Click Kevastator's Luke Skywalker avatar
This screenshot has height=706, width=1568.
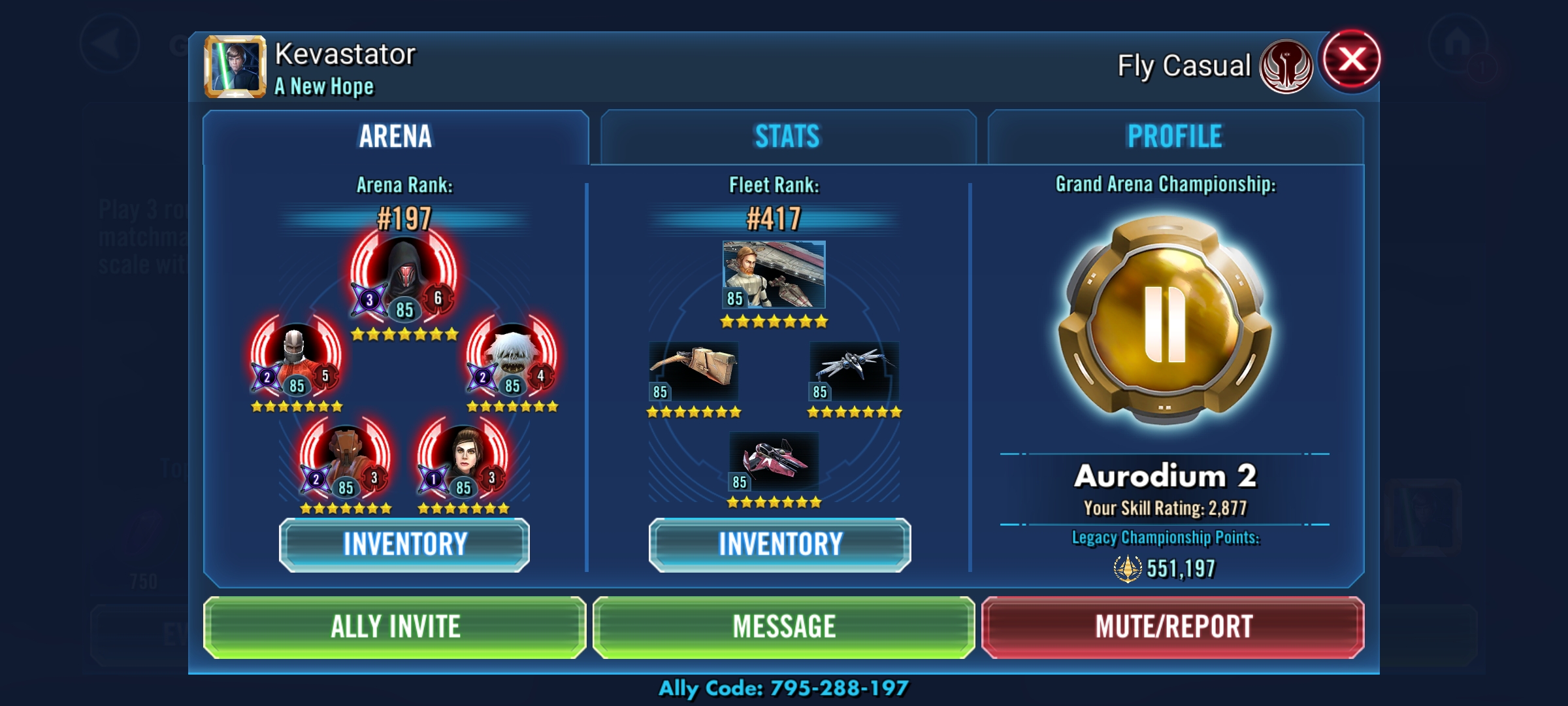pyautogui.click(x=235, y=67)
